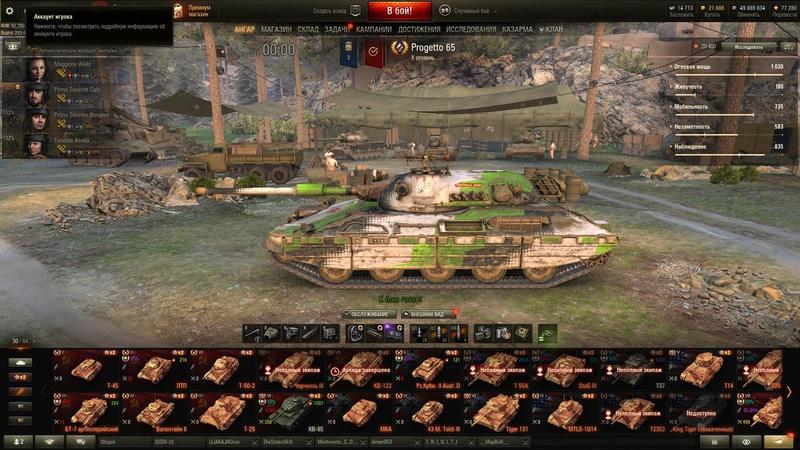
Task: Open the Внешний вид customization
Action: click(430, 314)
